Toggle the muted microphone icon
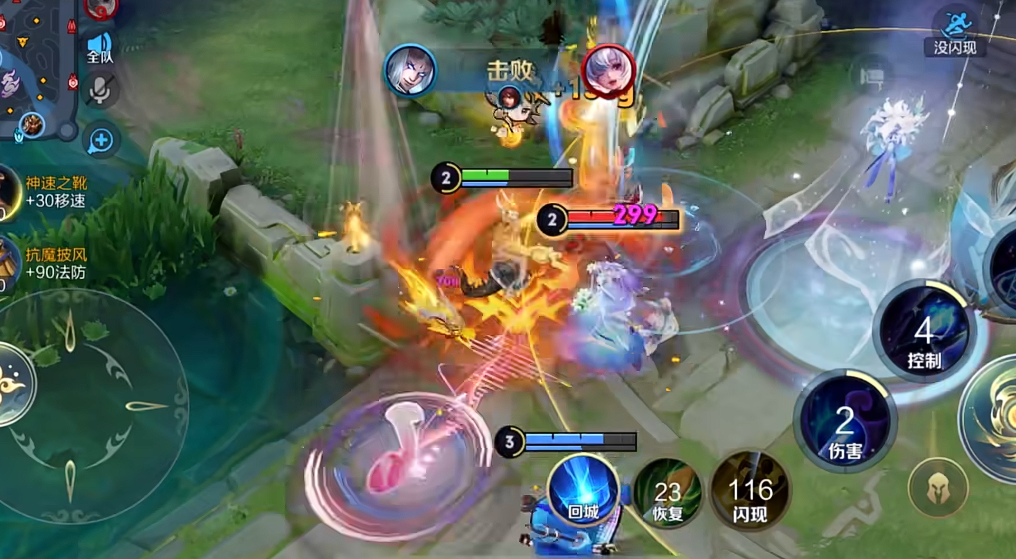This screenshot has width=1016, height=559. pyautogui.click(x=100, y=92)
